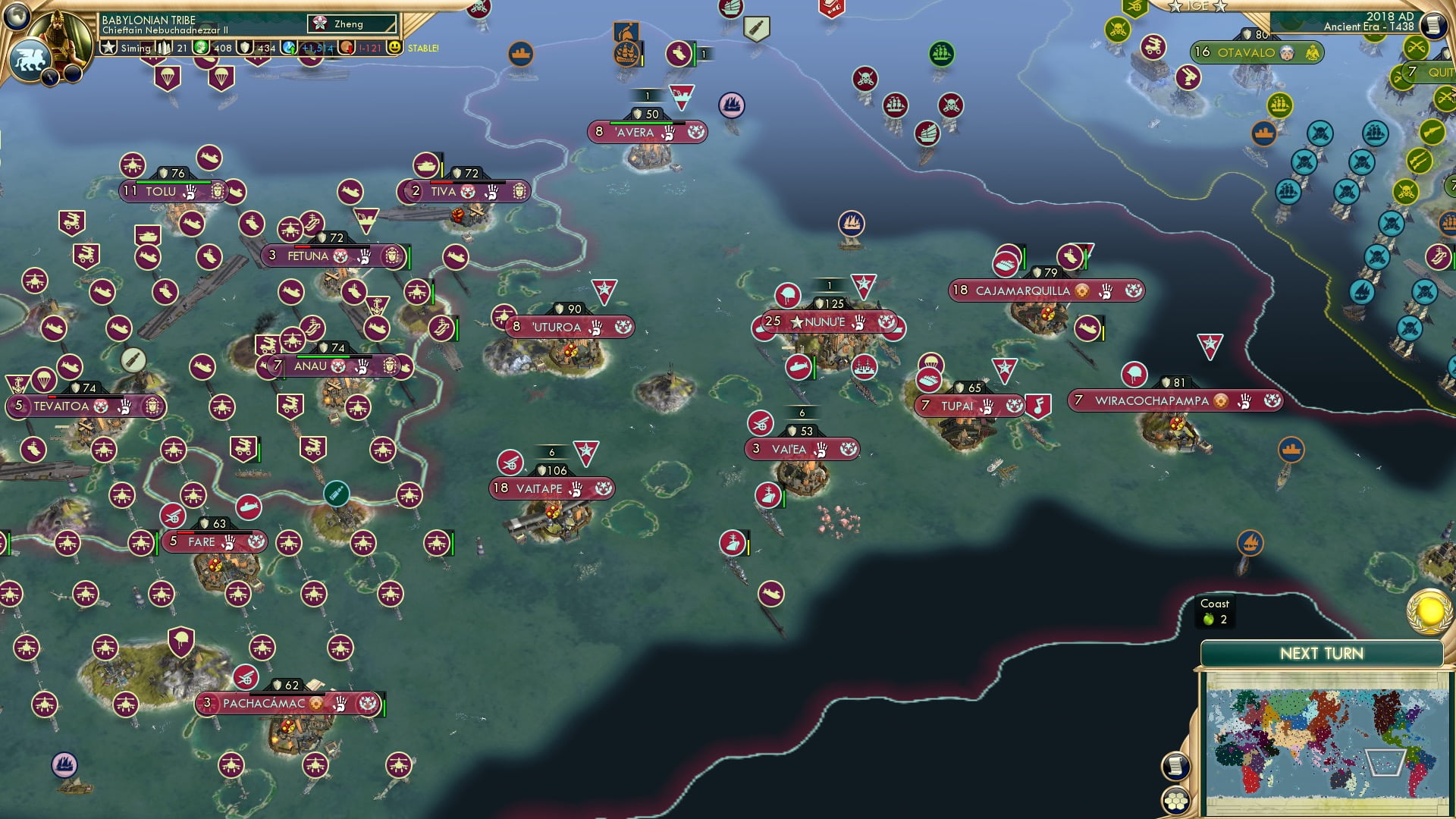1456x819 pixels.
Task: Open diplomacy via Nebuchadnezzar's leader portrait
Action: coord(61,36)
